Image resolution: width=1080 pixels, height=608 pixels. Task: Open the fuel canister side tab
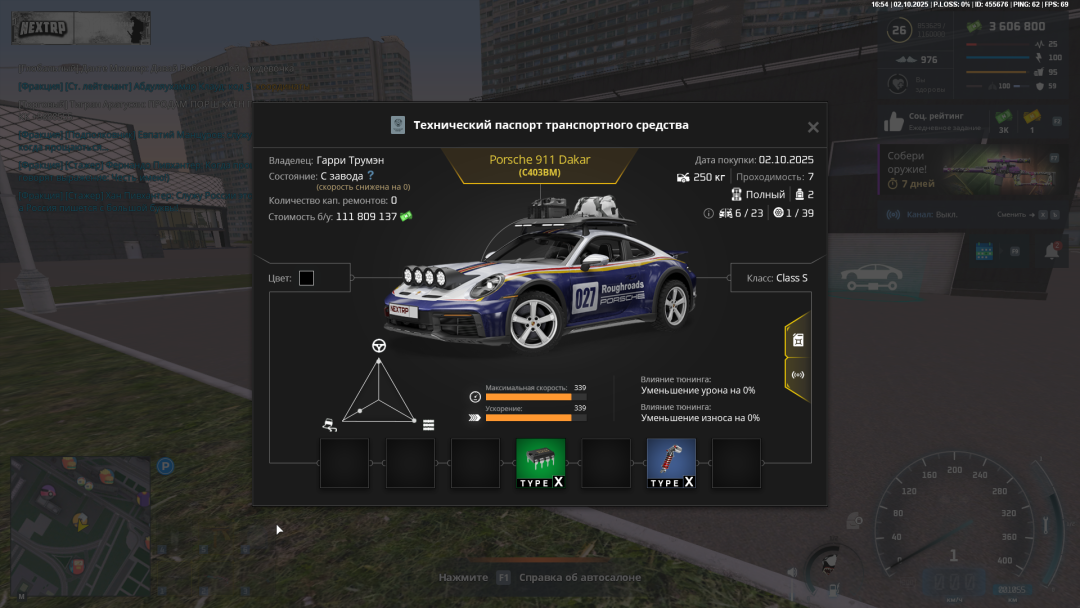[798, 340]
